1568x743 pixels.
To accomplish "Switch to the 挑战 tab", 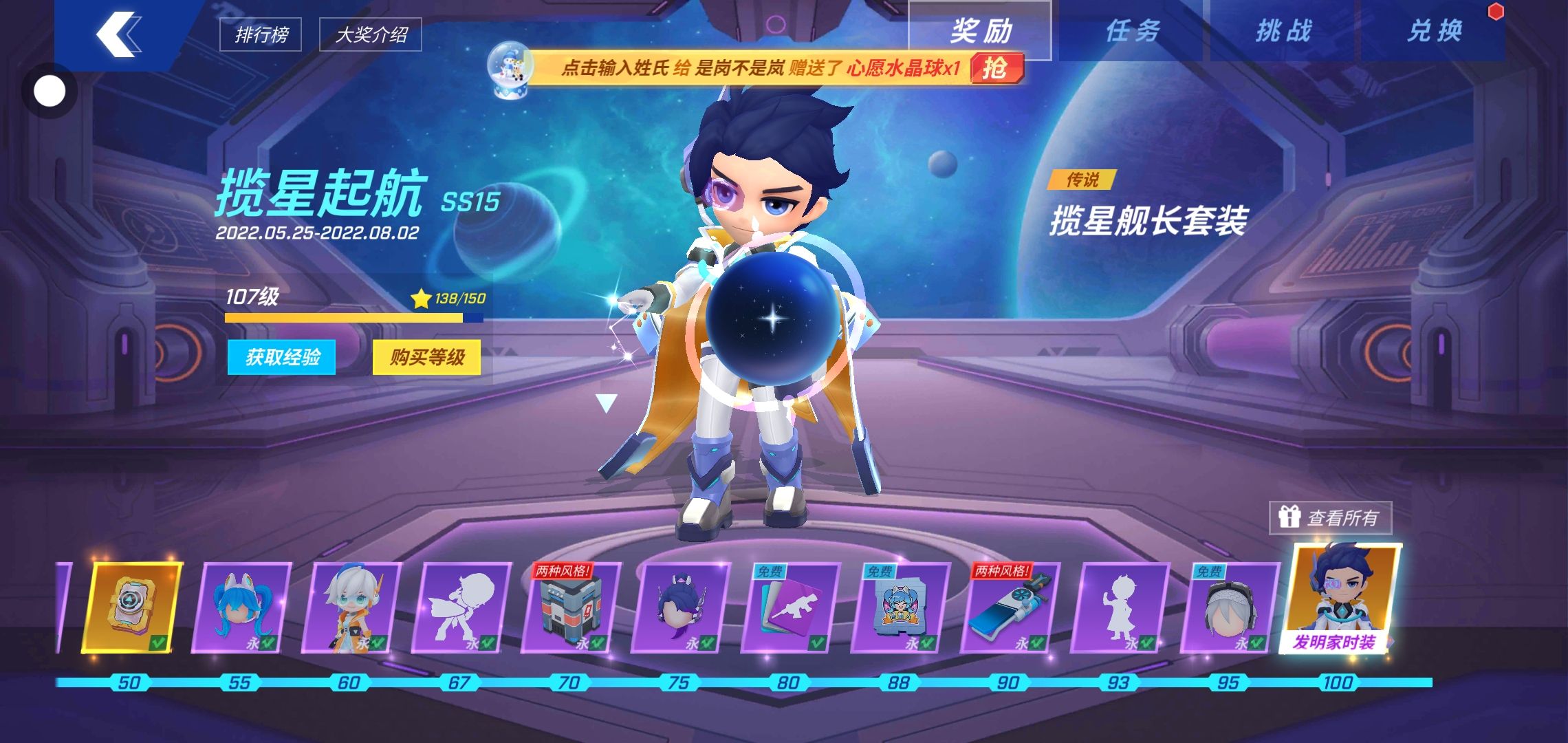I will [1283, 32].
